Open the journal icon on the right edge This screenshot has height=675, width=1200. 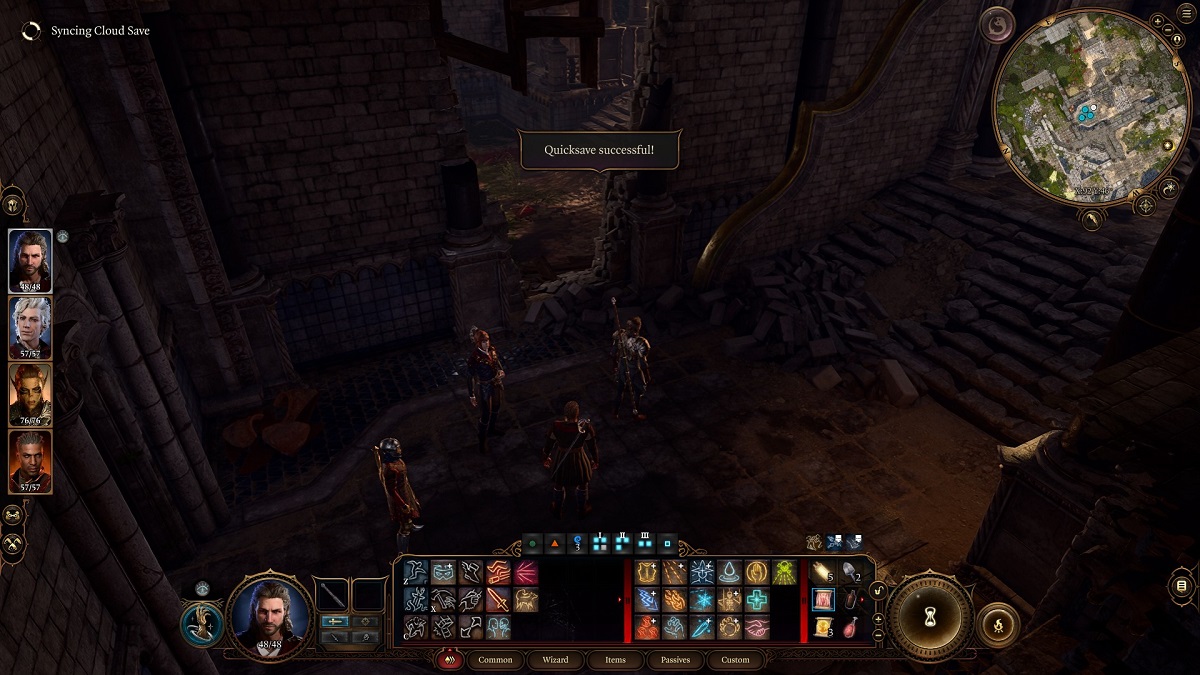point(1181,585)
